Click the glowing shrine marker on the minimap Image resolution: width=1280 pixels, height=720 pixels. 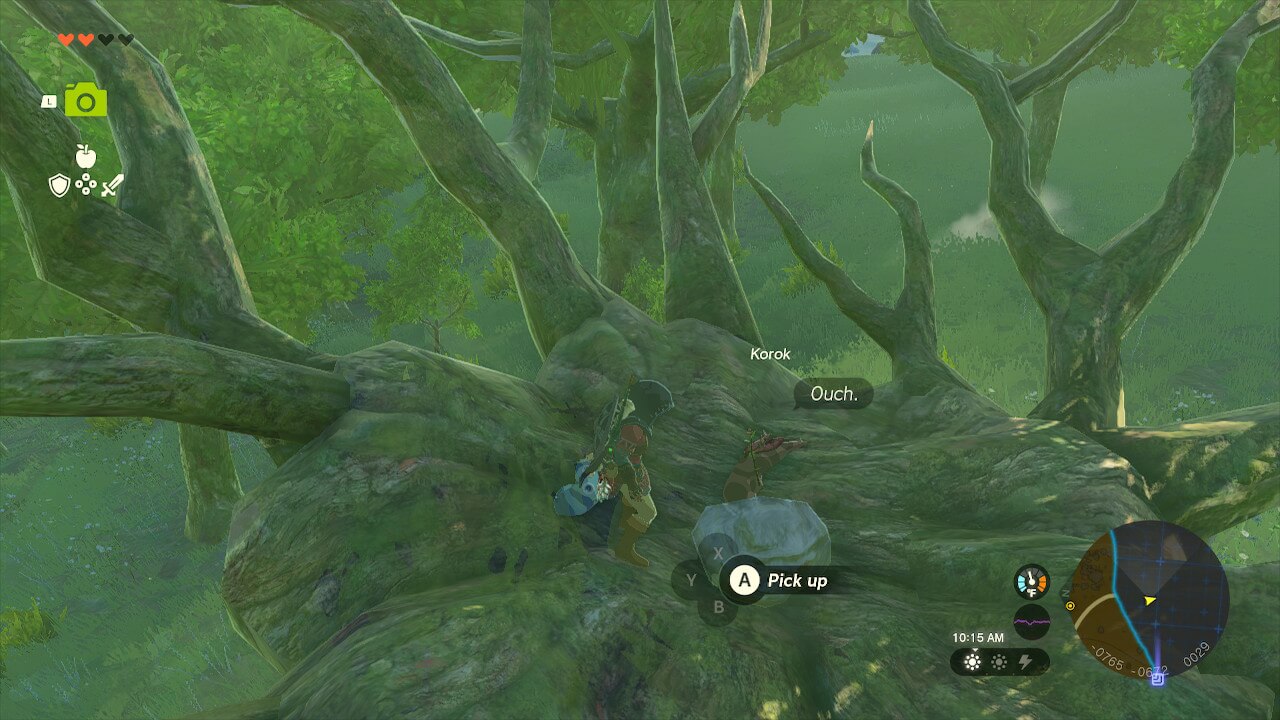point(1158,679)
